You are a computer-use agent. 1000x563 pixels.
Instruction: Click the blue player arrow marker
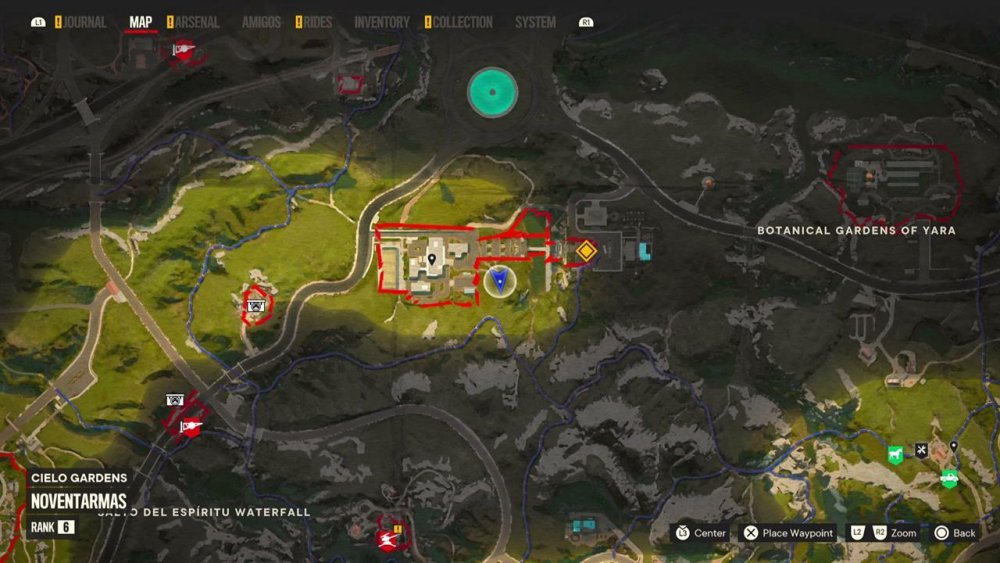pos(497,282)
